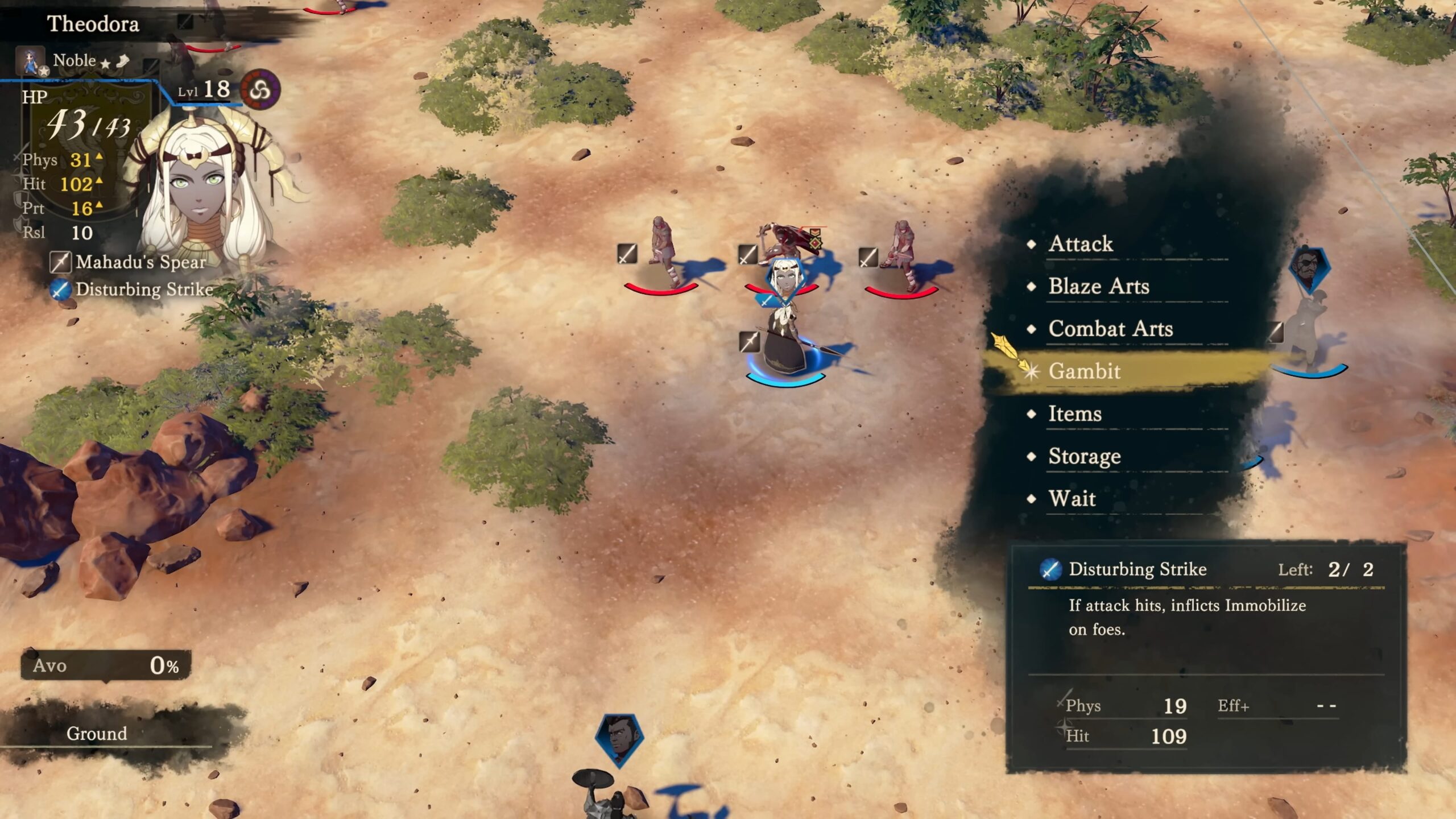Confirm the highlighted Gambit command
1456x819 pixels.
(1084, 371)
